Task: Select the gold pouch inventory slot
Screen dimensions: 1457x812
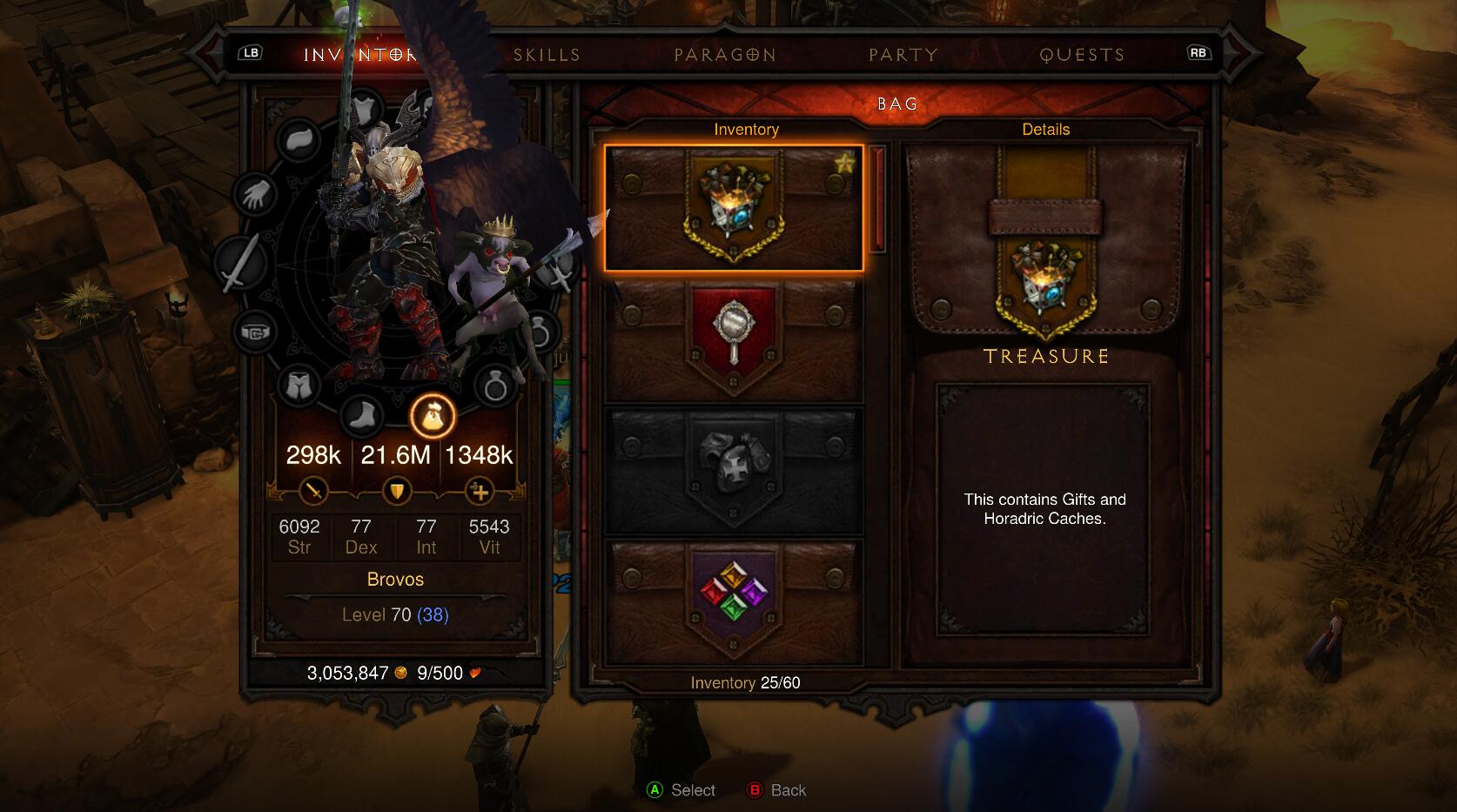Action: tap(433, 416)
